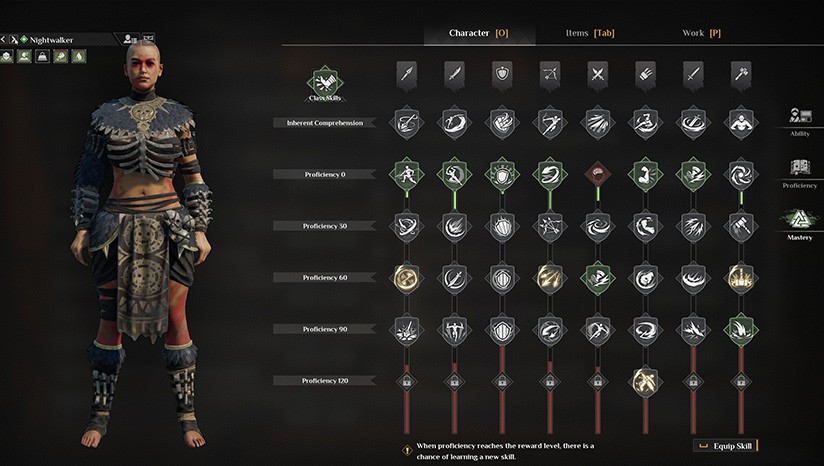Go to the previous character with the left arrow
The height and width of the screenshot is (466, 824).
coord(4,39)
